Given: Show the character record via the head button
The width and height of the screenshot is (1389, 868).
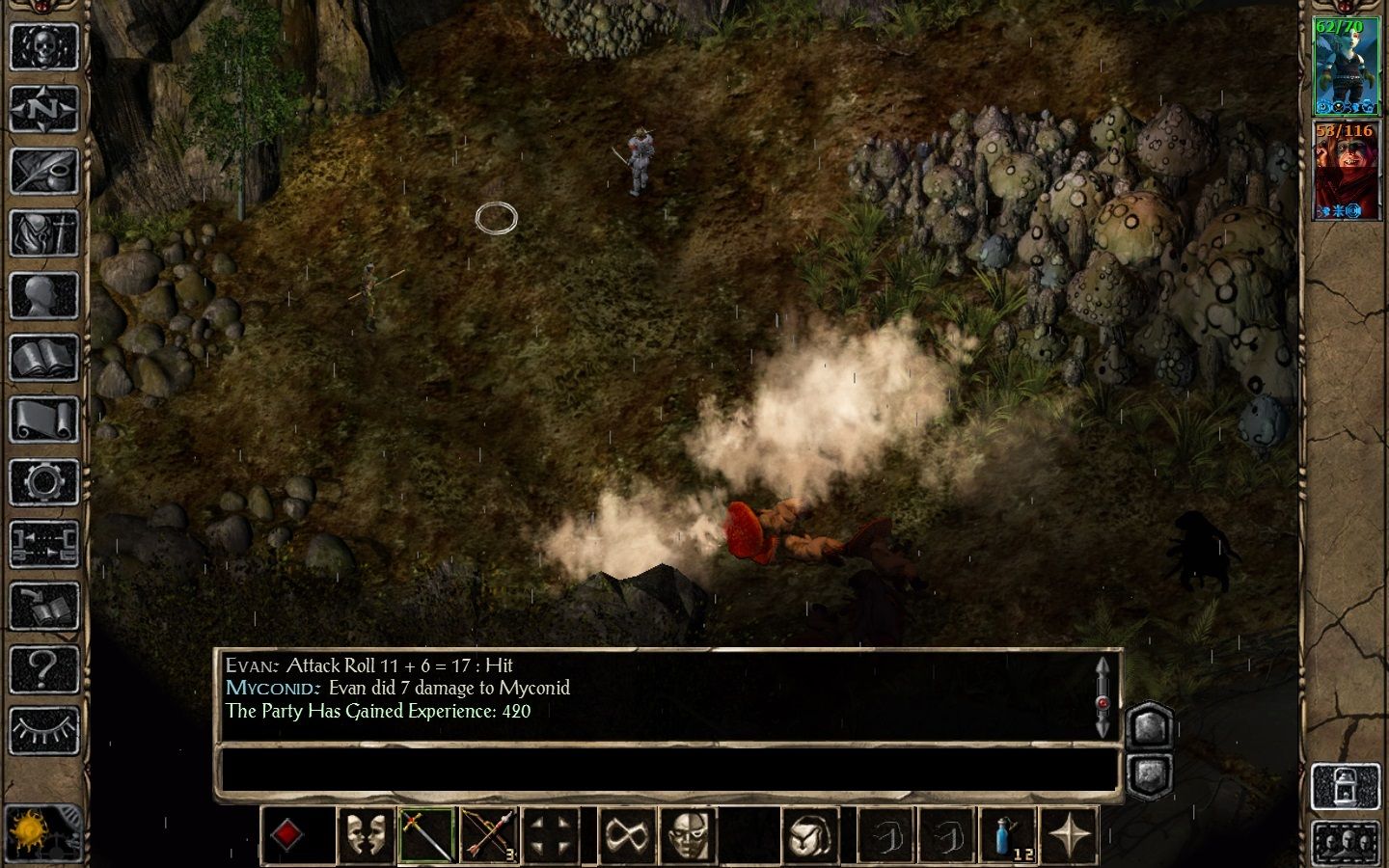Looking at the screenshot, I should click(x=43, y=296).
